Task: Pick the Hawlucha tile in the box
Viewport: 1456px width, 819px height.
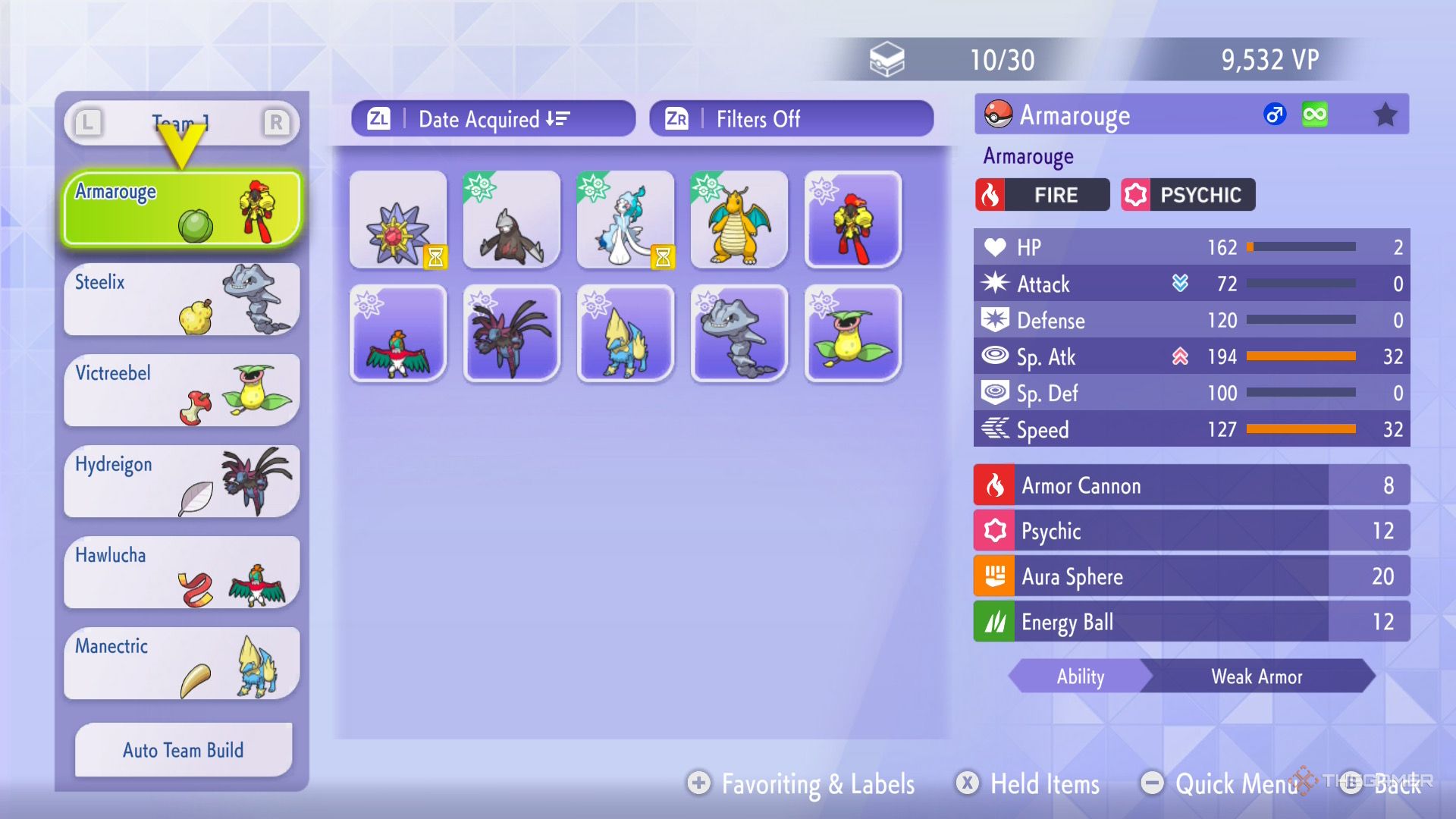Action: 398,334
